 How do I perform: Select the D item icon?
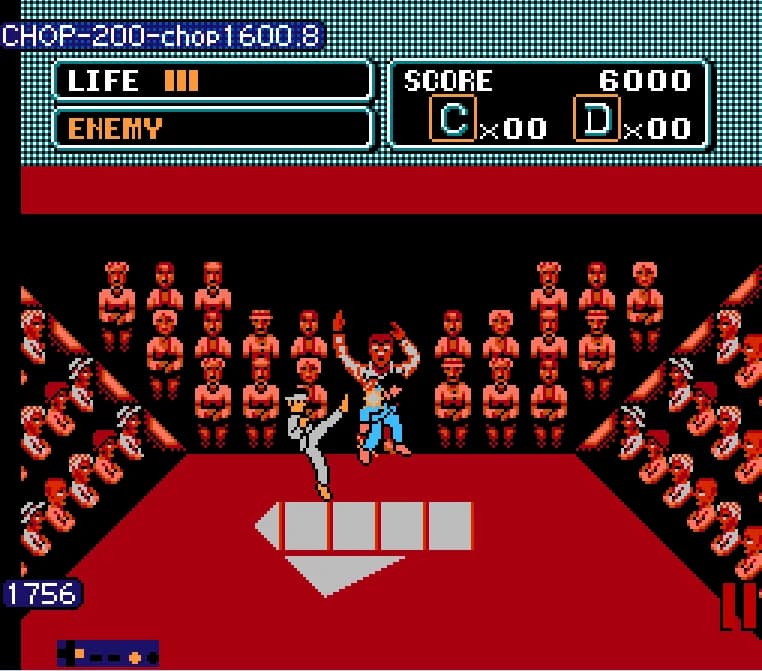tap(597, 119)
